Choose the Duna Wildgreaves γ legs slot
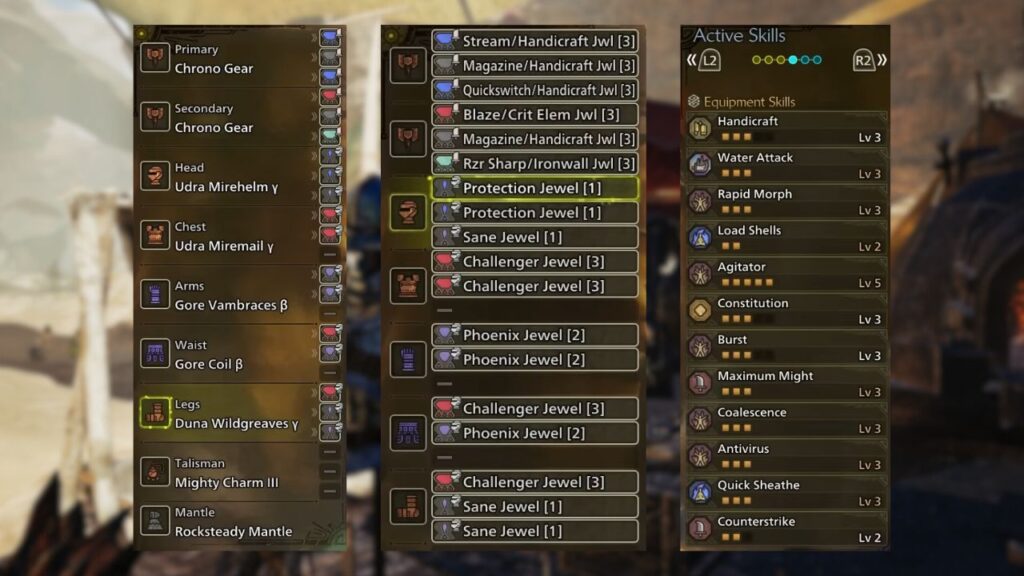Image resolution: width=1024 pixels, height=576 pixels. tap(230, 413)
